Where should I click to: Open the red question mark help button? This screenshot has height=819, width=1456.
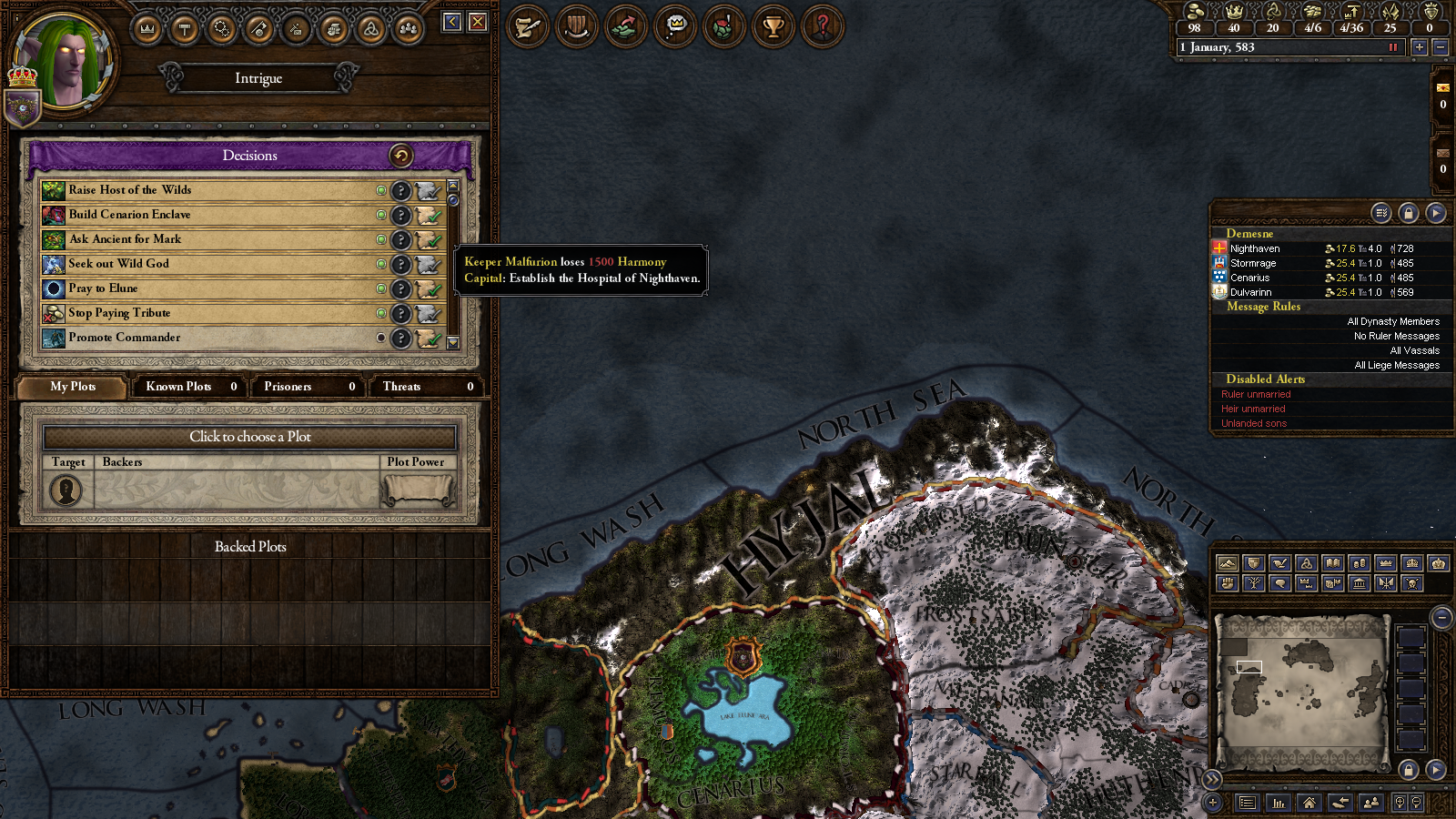(x=822, y=26)
